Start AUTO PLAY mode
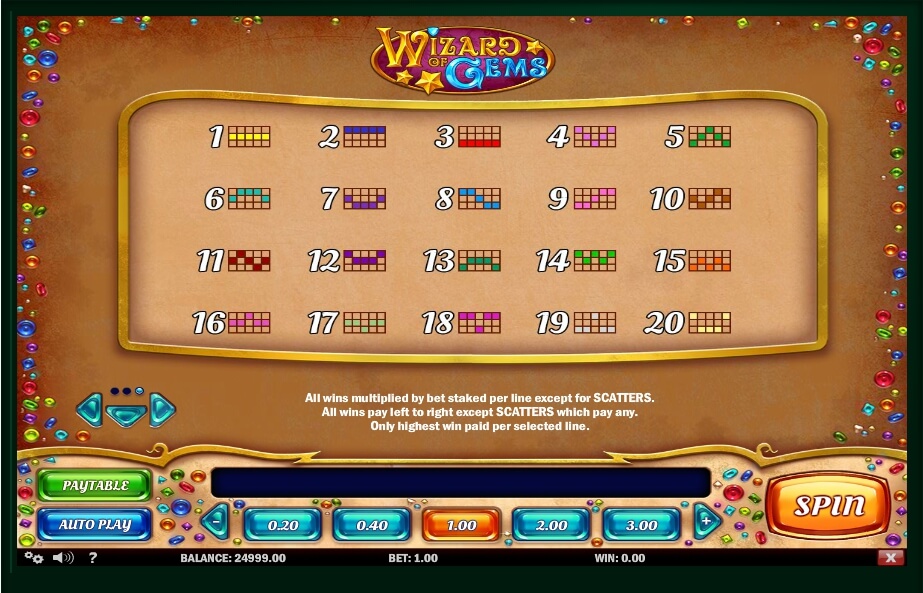The height and width of the screenshot is (593, 923). [x=95, y=524]
